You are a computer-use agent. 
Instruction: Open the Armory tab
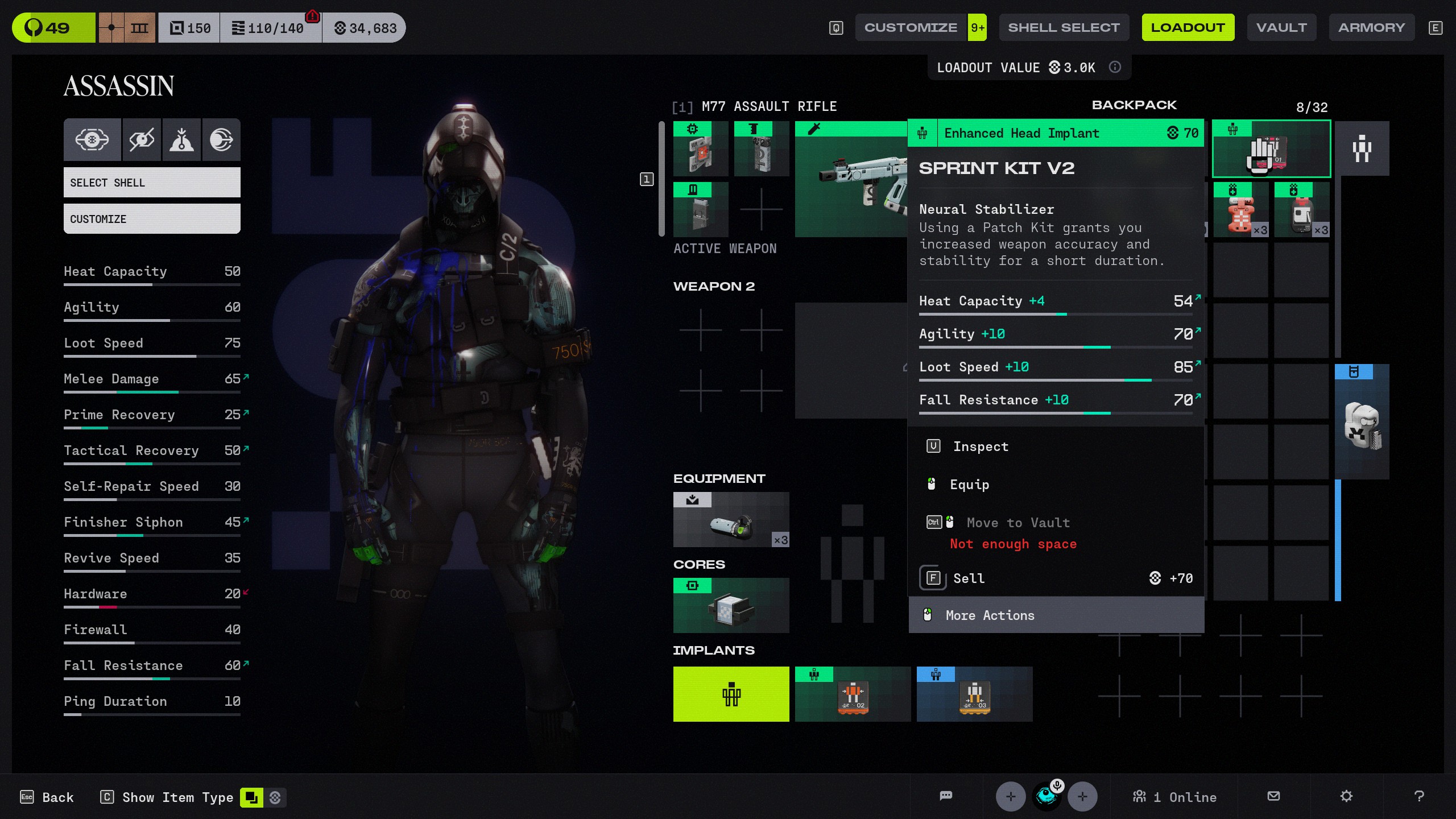tap(1371, 27)
